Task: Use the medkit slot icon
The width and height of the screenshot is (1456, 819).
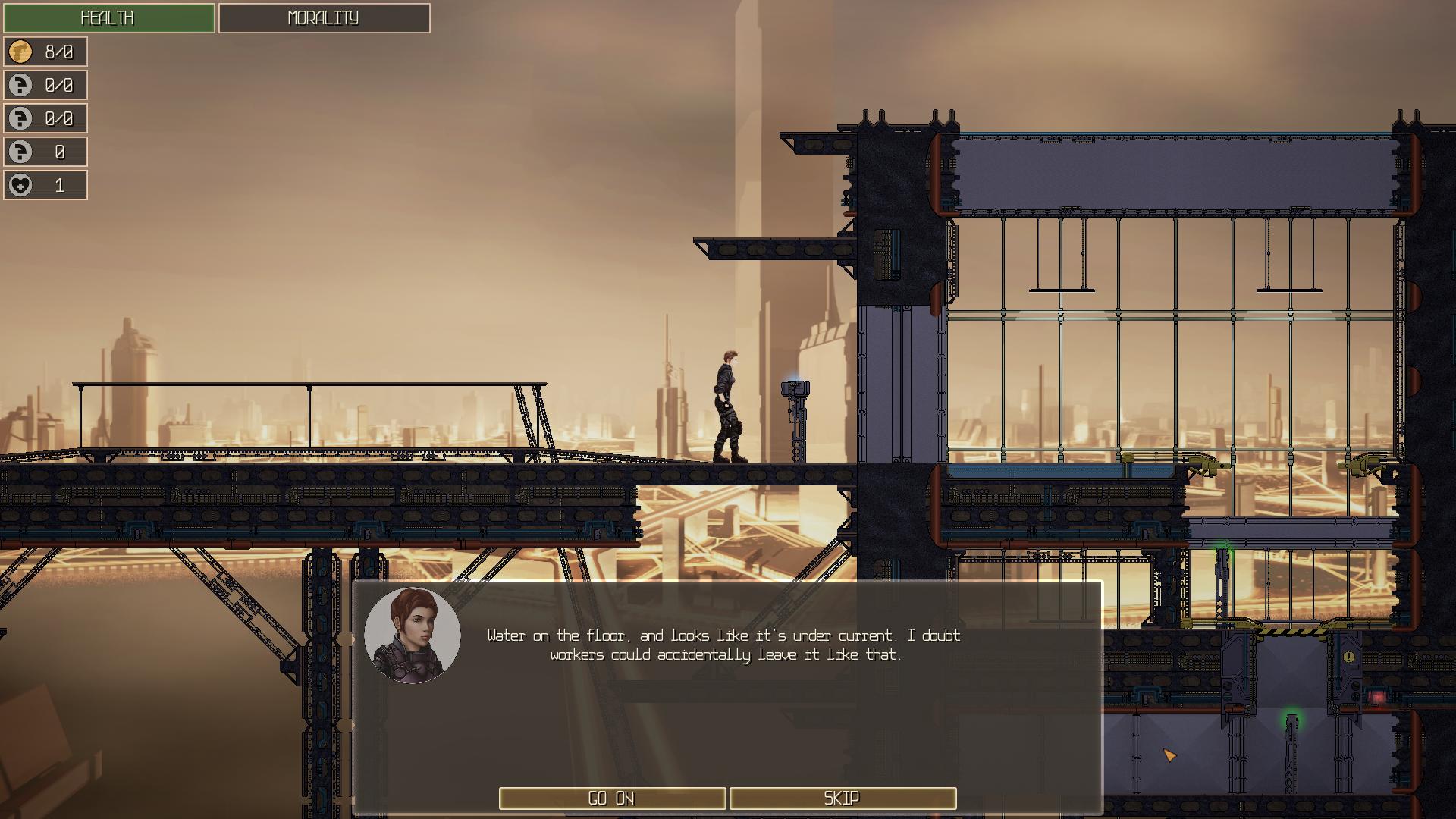Action: click(x=21, y=186)
